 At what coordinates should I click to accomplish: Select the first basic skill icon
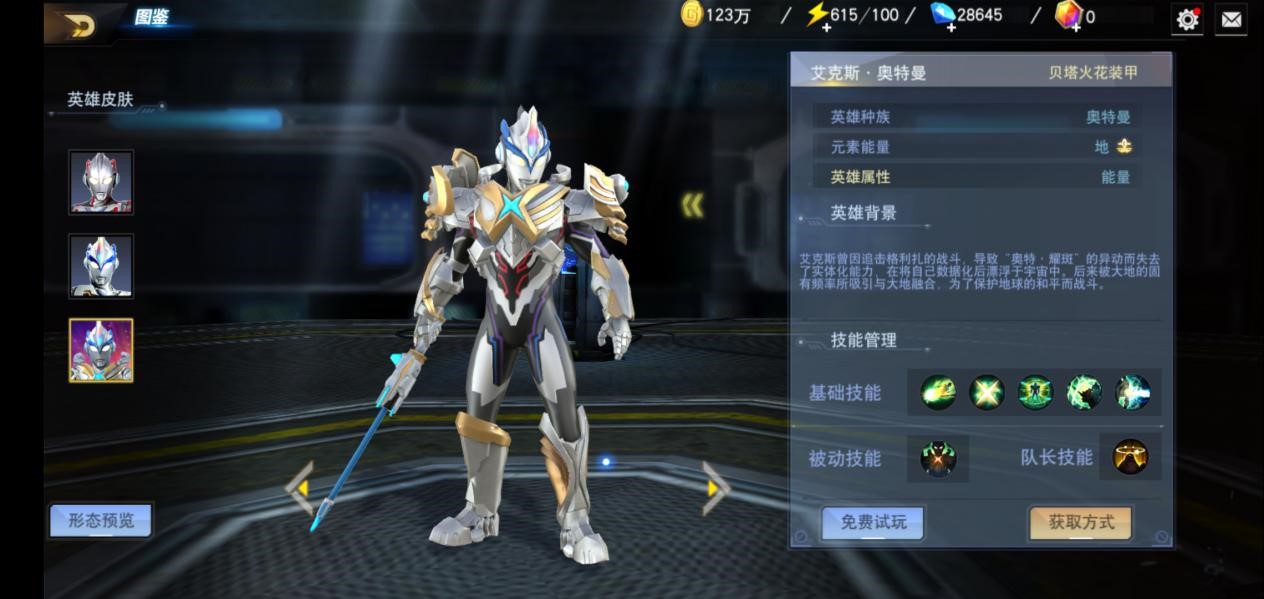pos(938,392)
